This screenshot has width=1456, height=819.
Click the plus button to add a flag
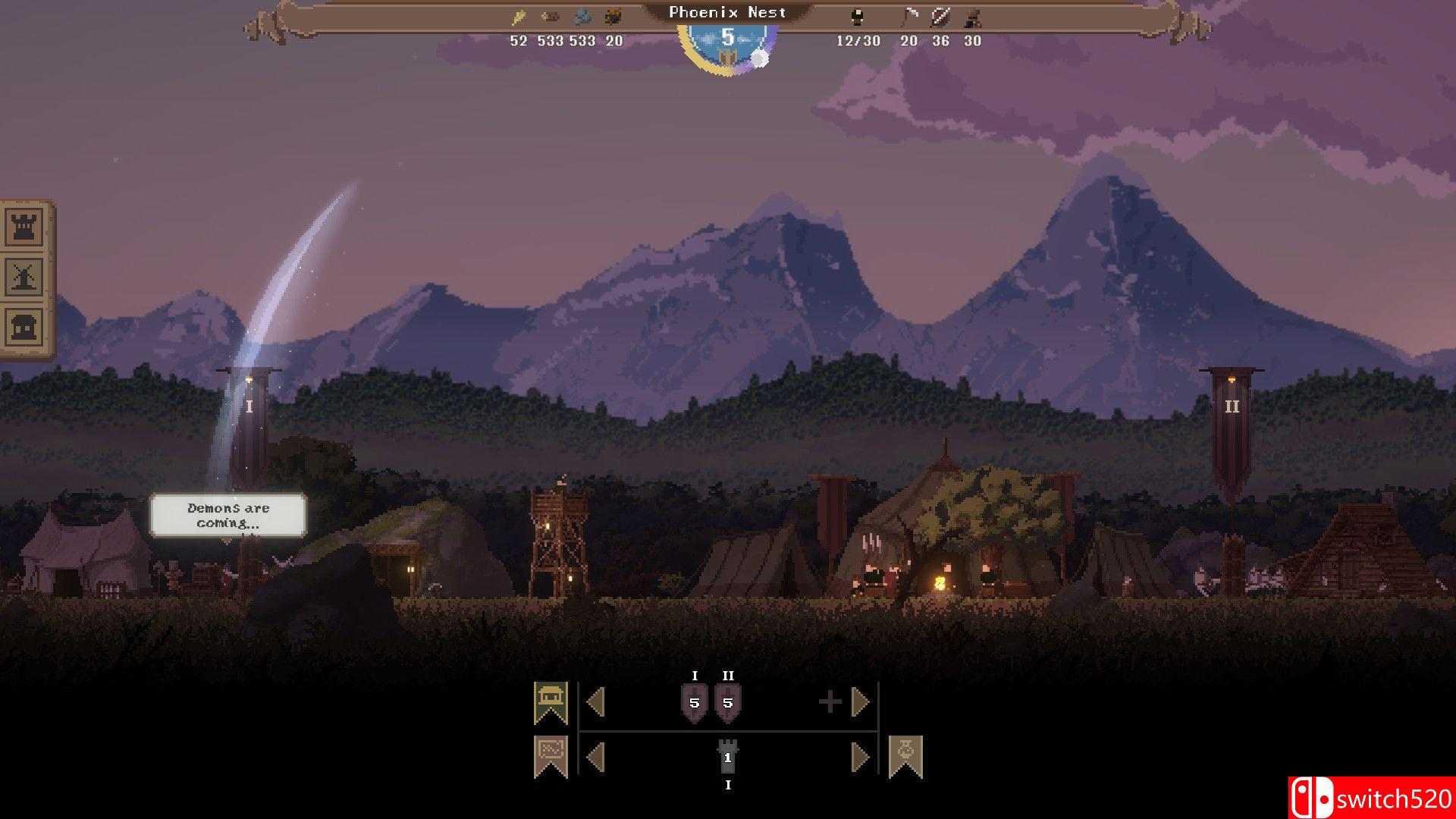coord(832,701)
